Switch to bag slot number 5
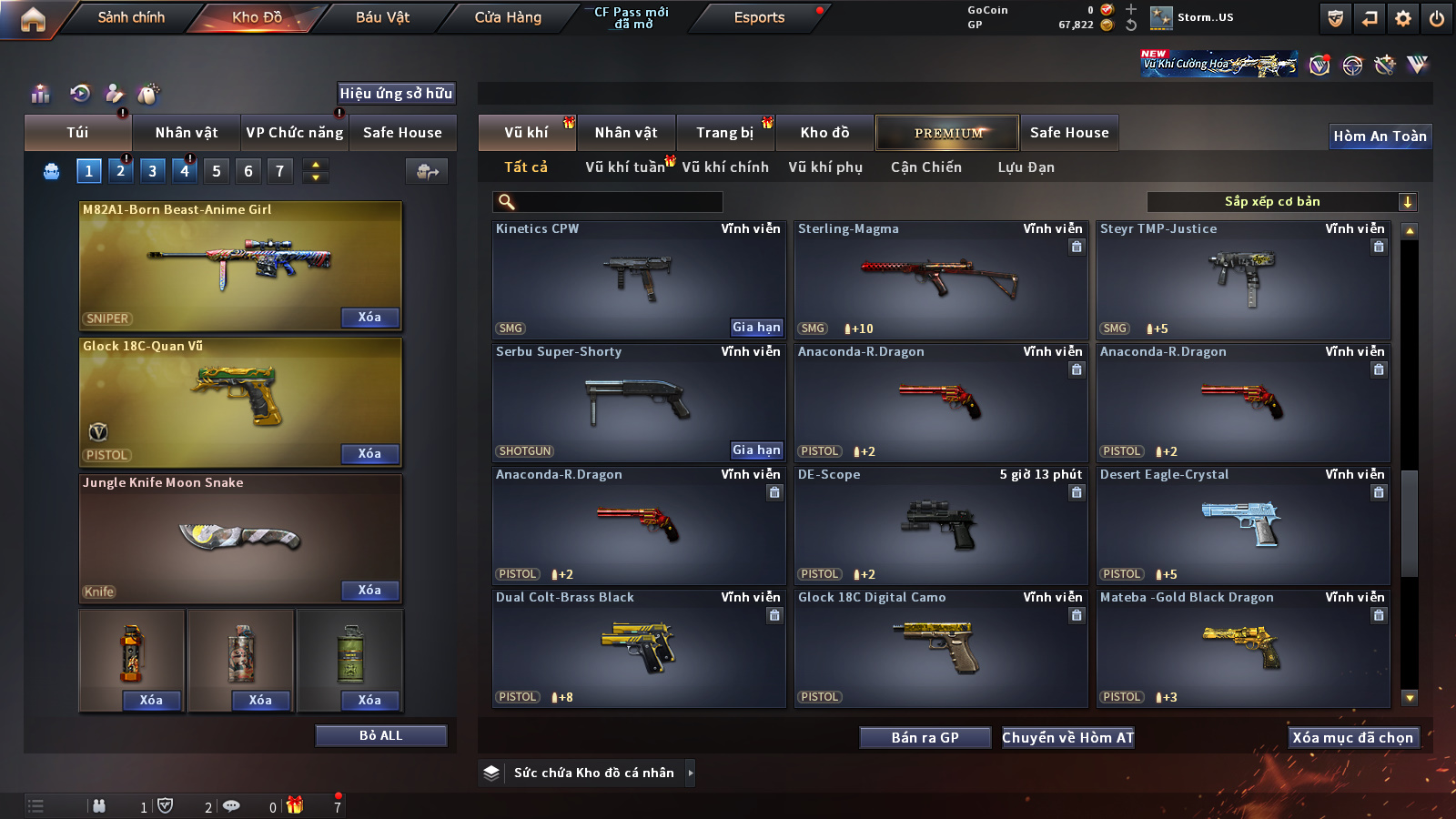This screenshot has height=819, width=1456. point(217,171)
